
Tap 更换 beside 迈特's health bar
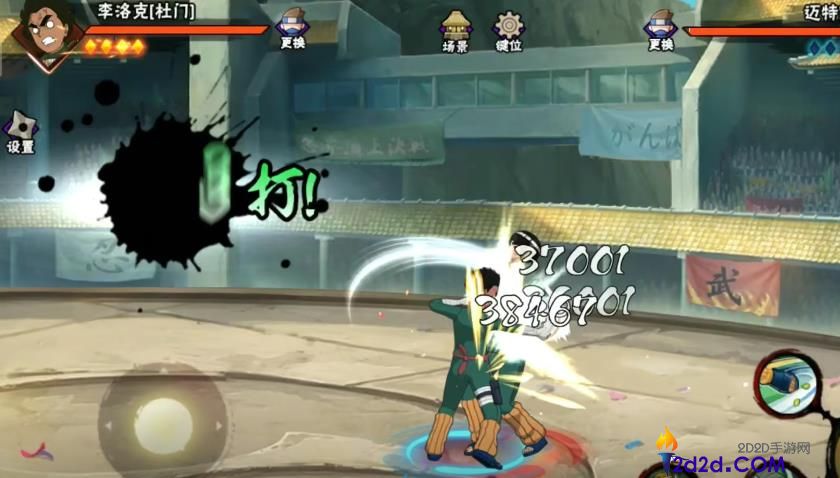[x=661, y=28]
